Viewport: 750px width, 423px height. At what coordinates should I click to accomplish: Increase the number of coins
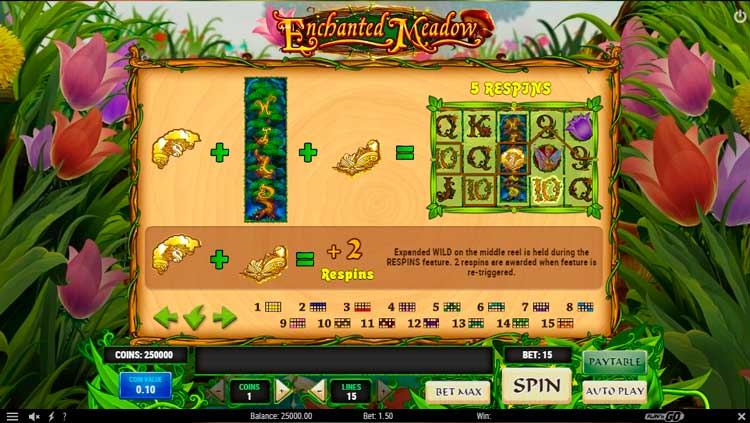tap(282, 390)
